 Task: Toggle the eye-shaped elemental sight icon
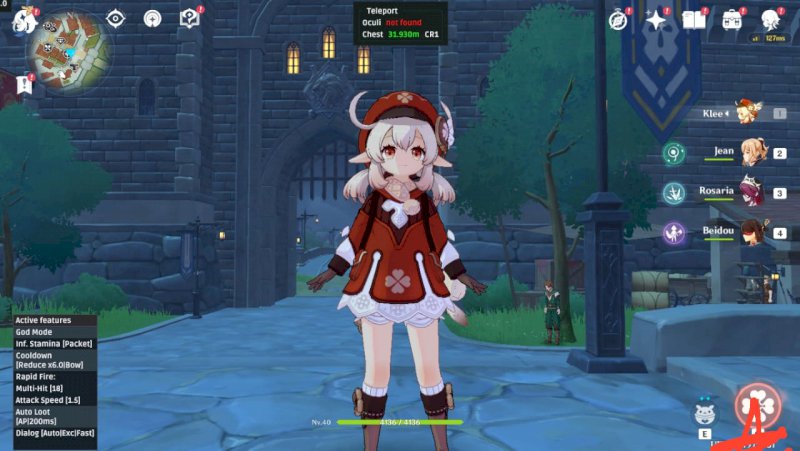pyautogui.click(x=117, y=18)
